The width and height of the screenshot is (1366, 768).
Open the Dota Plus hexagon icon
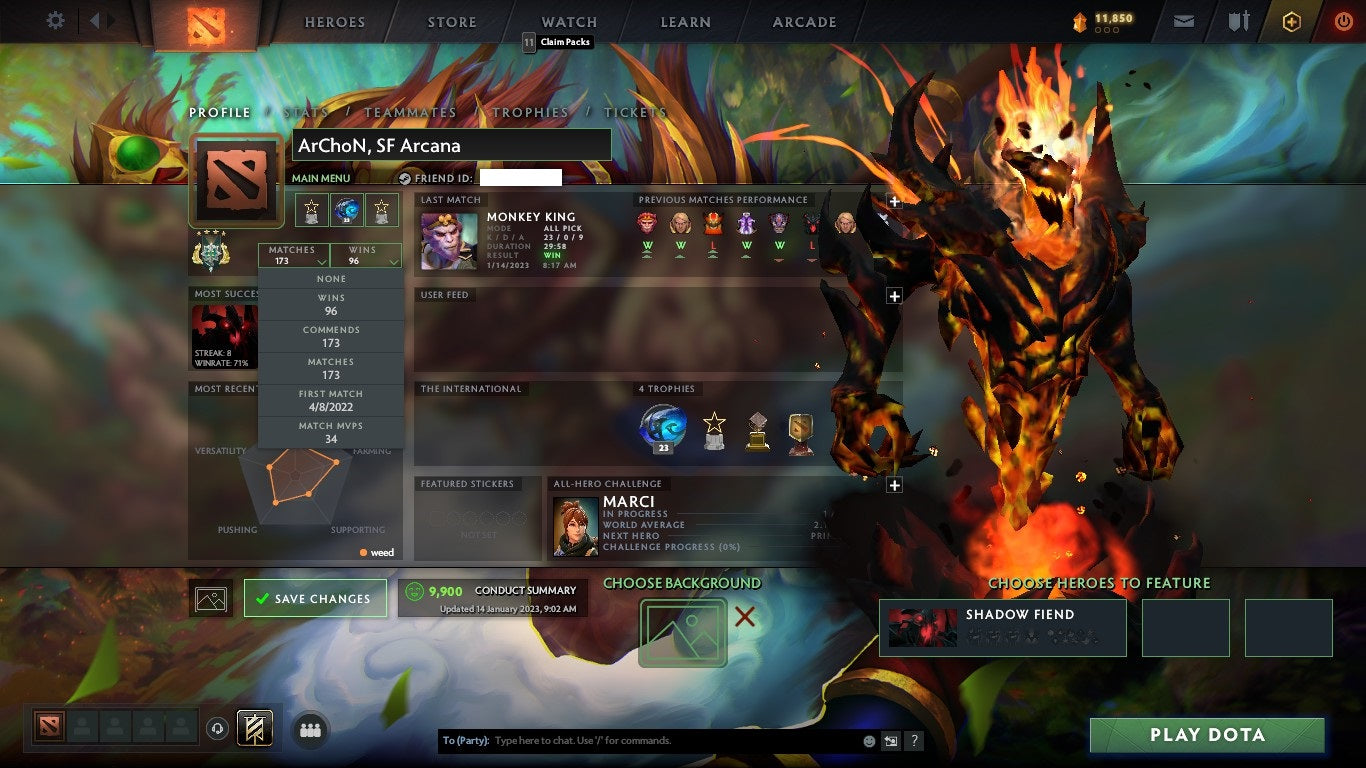pos(1290,20)
